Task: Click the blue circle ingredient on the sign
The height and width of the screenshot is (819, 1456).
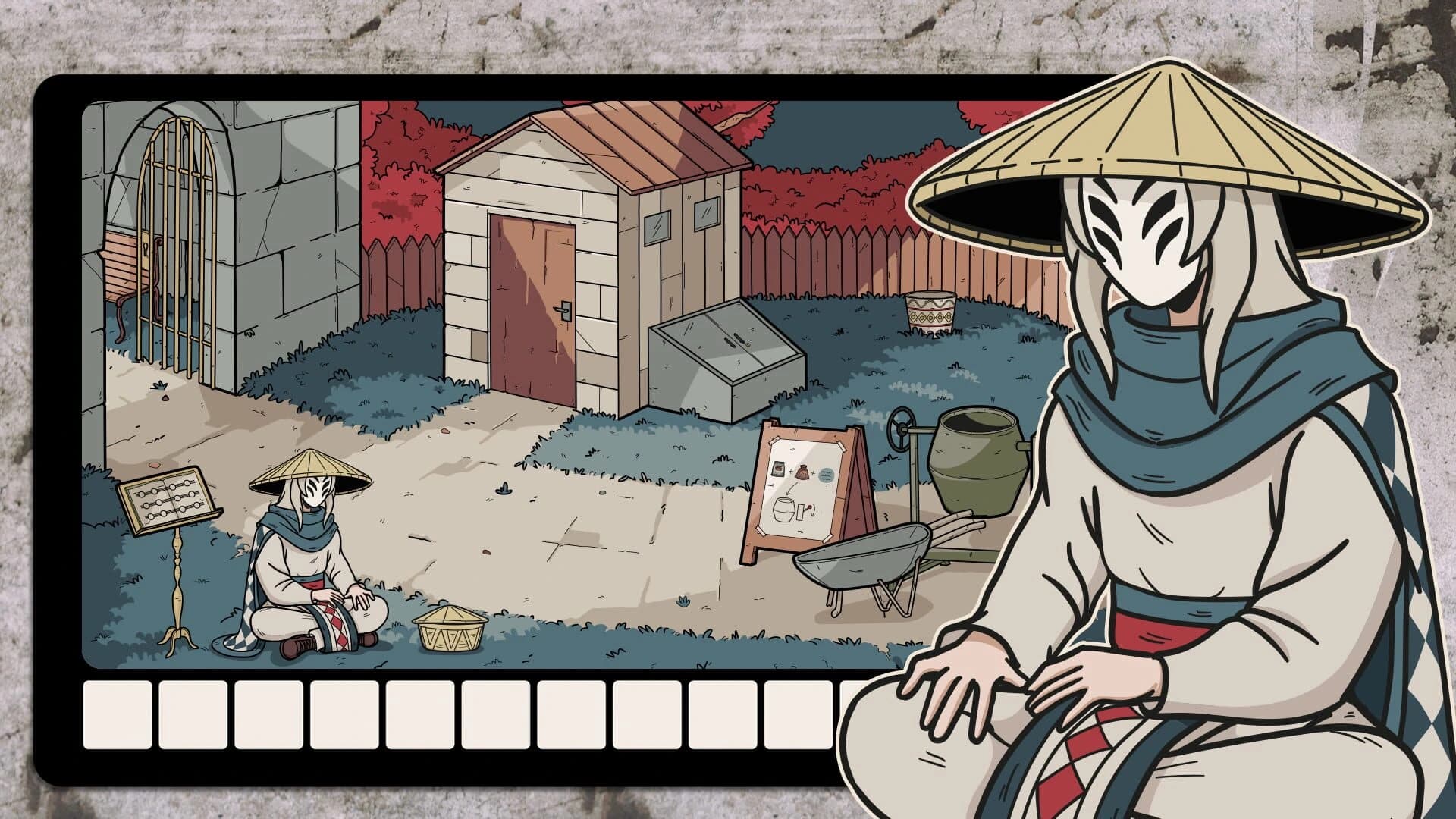Action: click(827, 473)
